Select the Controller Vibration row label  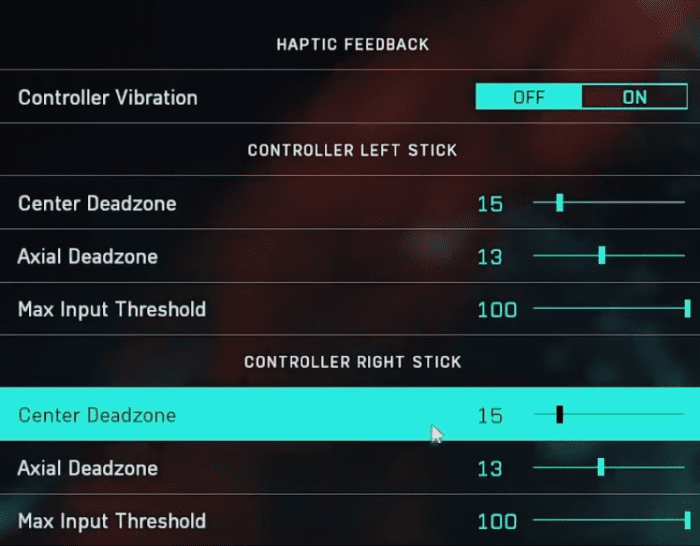click(108, 98)
